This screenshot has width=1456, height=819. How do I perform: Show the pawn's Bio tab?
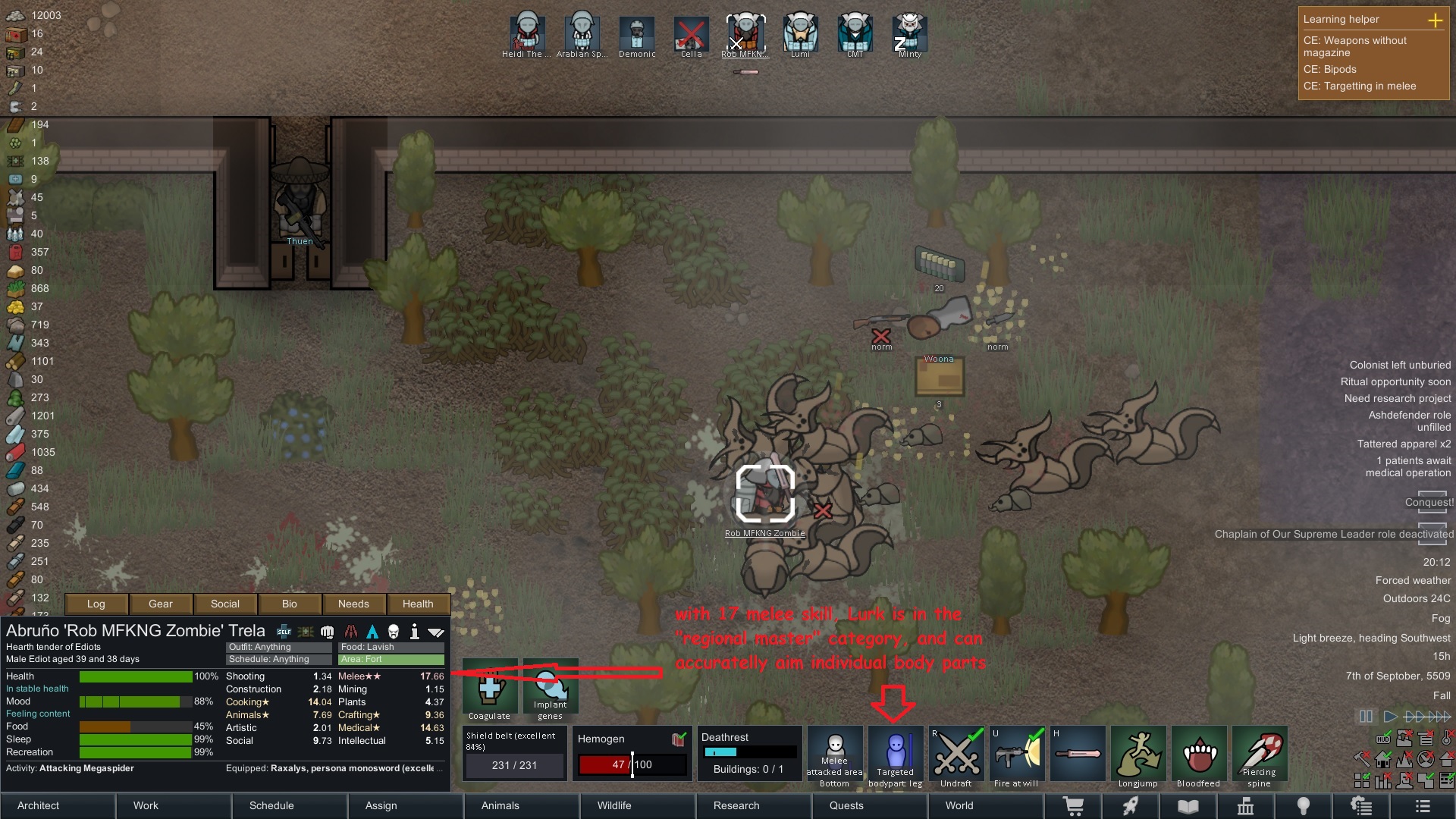[290, 604]
